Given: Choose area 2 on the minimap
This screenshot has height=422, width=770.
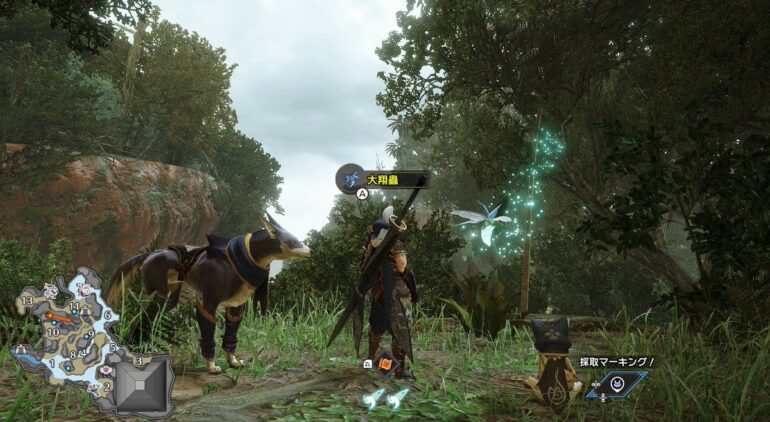Looking at the screenshot, I should click(x=107, y=387).
